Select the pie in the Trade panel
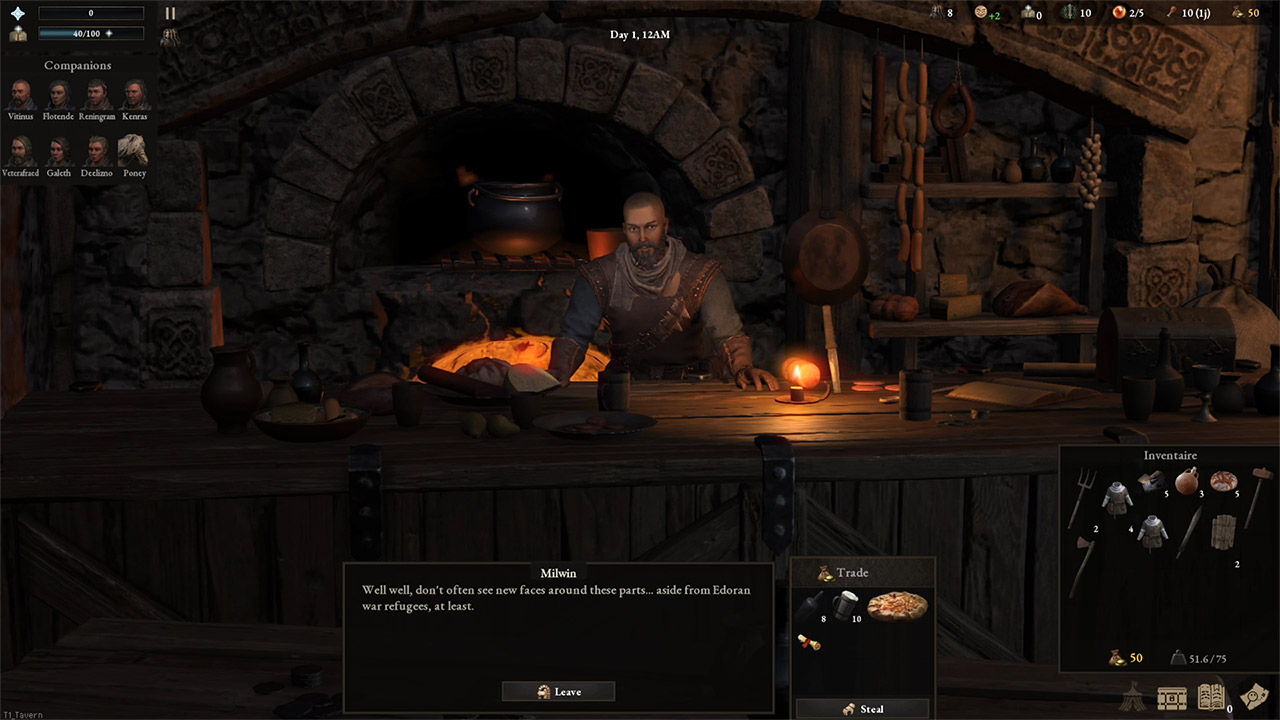The image size is (1280, 720). click(x=896, y=606)
